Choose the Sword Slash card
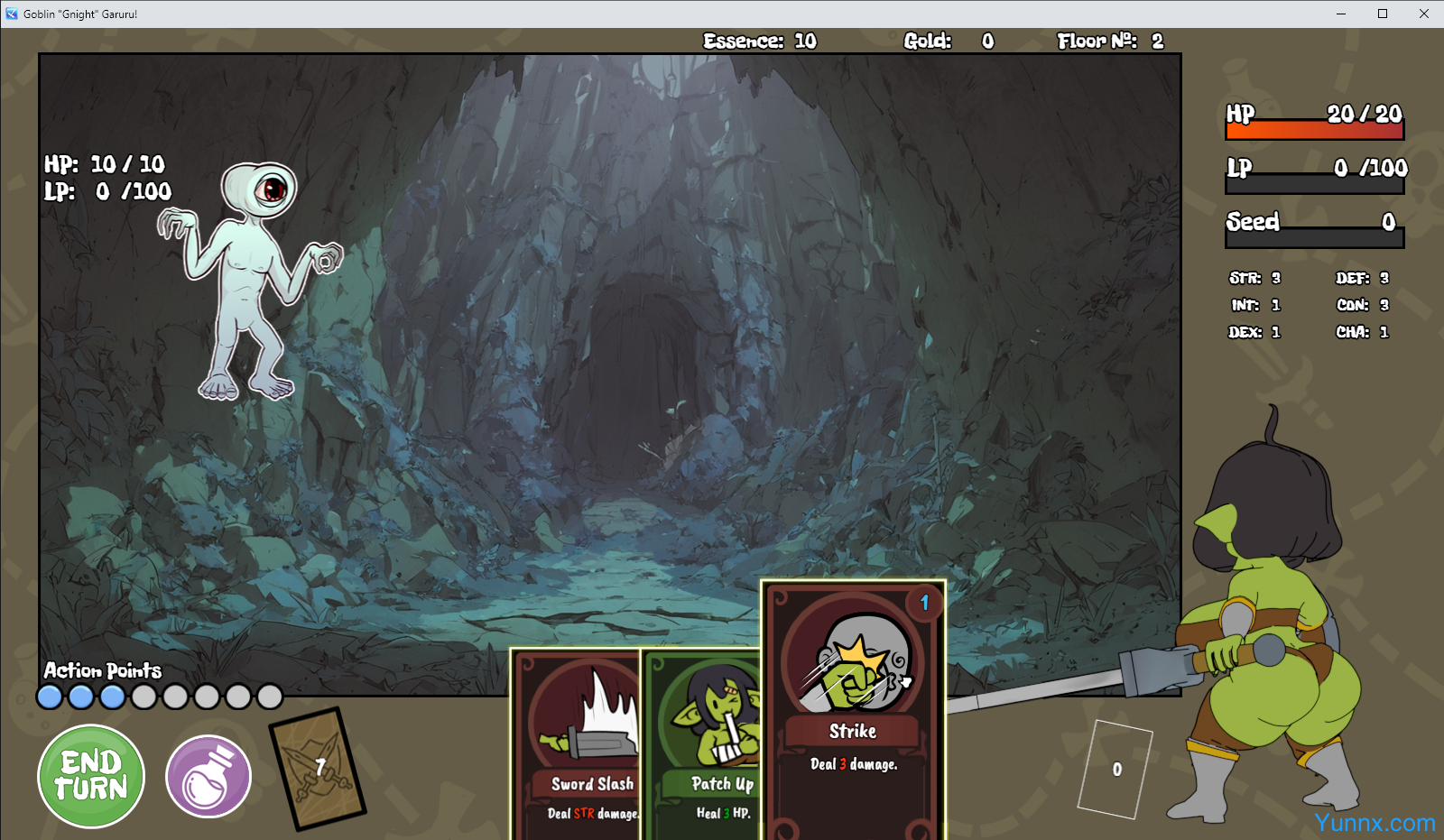The width and height of the screenshot is (1444, 840). [x=577, y=747]
